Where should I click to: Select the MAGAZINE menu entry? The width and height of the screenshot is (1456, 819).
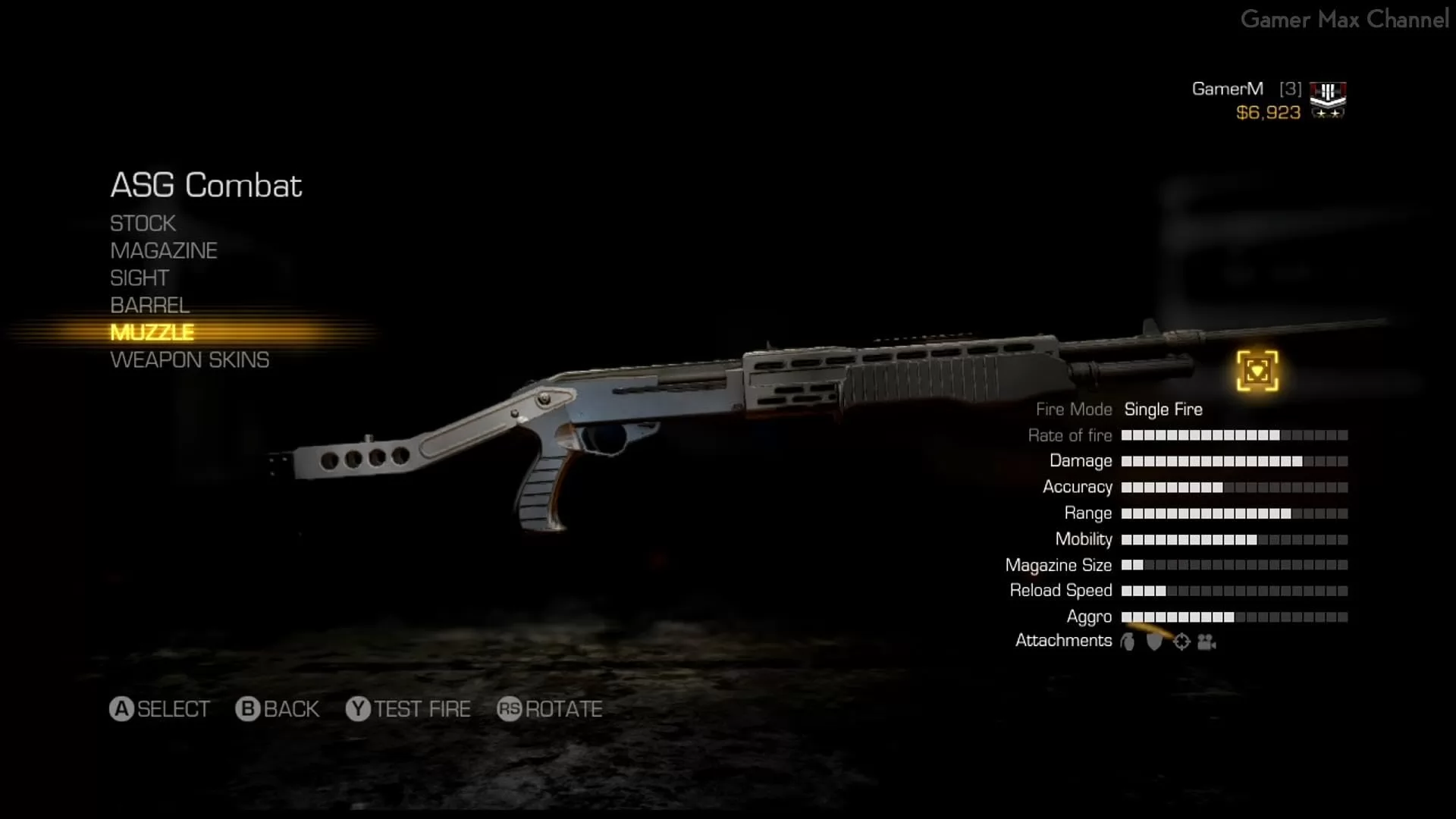tap(163, 251)
